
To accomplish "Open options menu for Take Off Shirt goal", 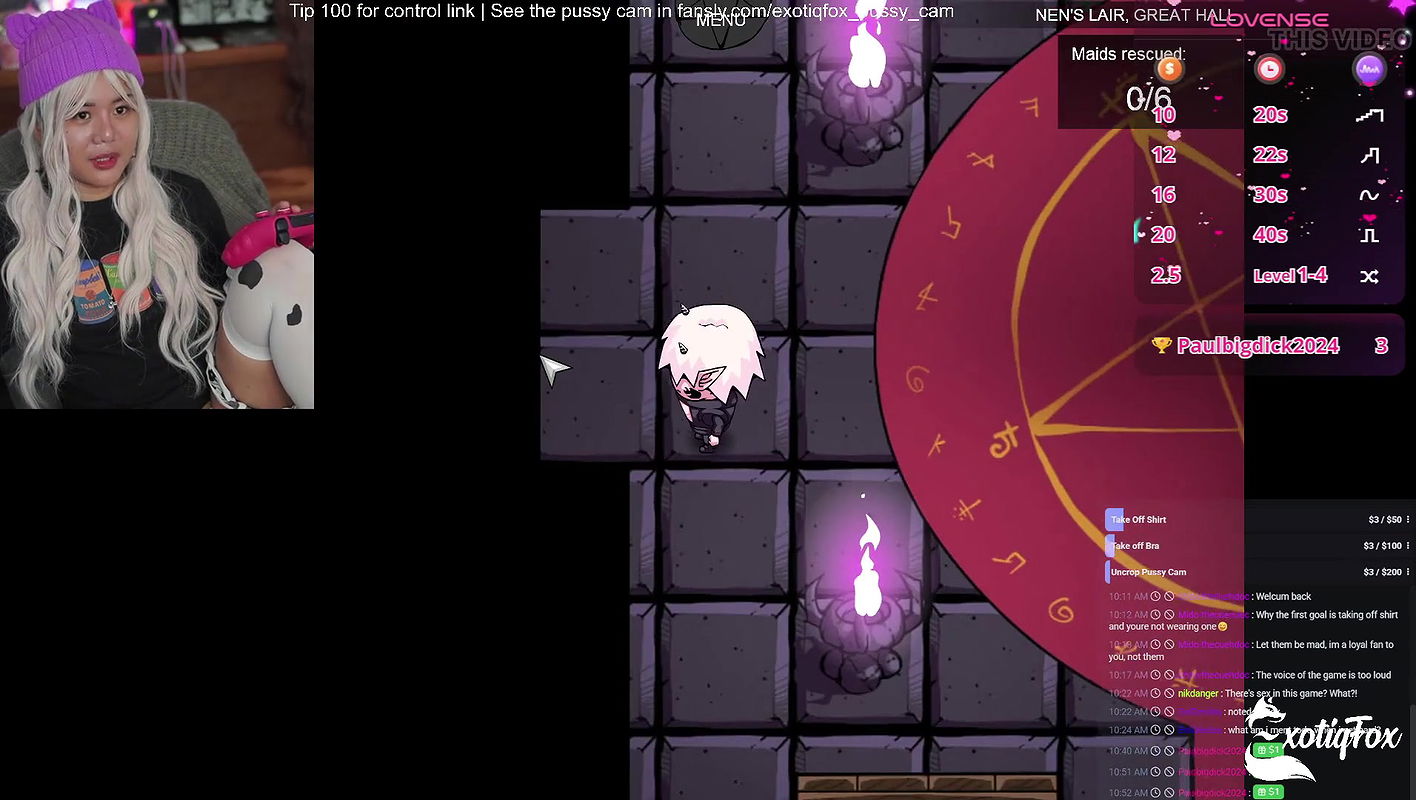I will pos(1409,519).
